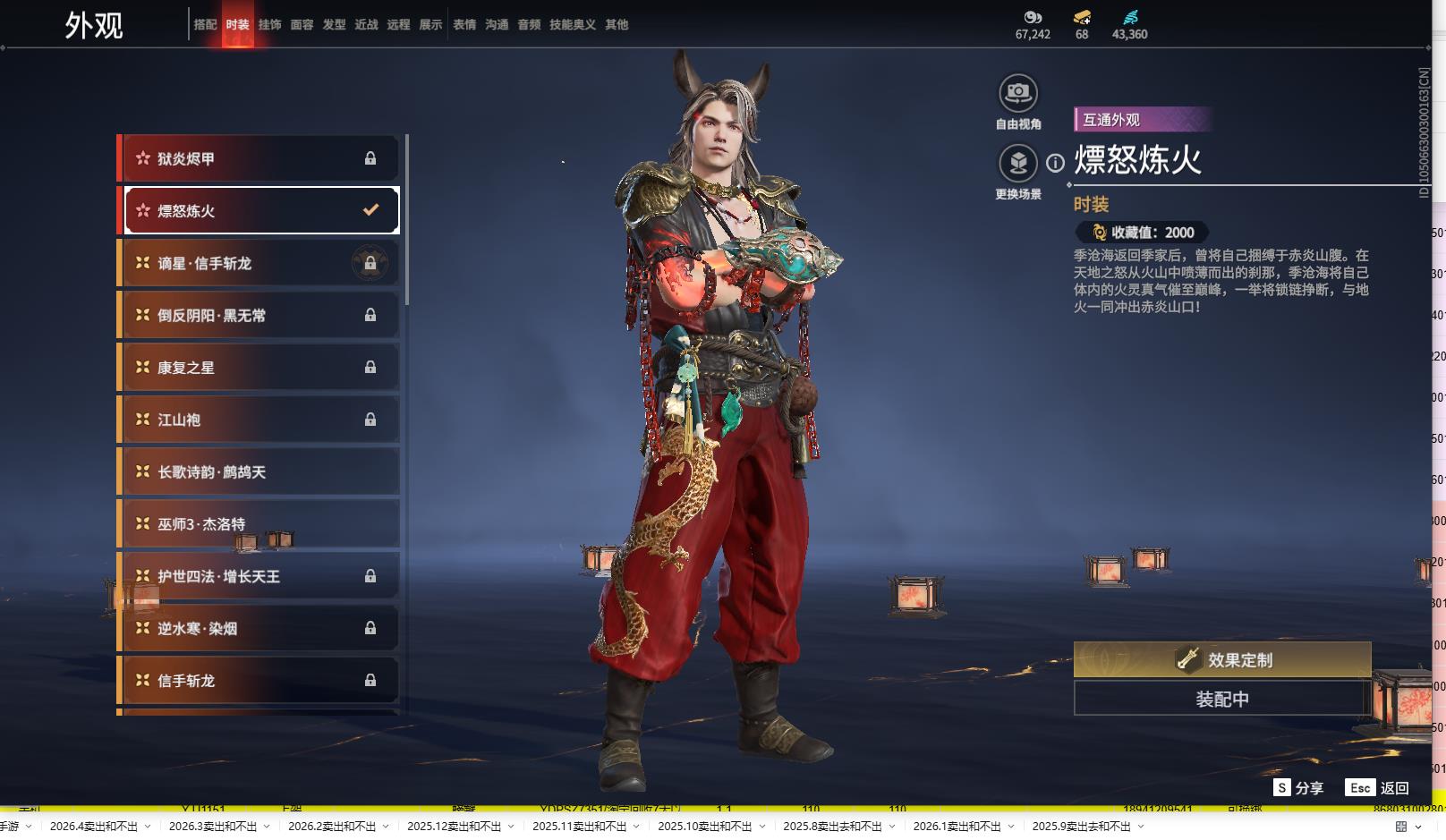Open the 技能奥义 tab
The width and height of the screenshot is (1446, 840).
(x=572, y=25)
